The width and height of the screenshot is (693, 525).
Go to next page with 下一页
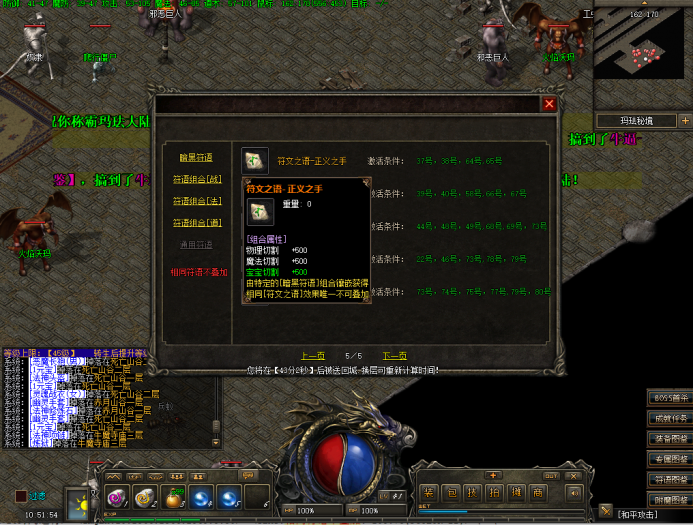tap(394, 355)
